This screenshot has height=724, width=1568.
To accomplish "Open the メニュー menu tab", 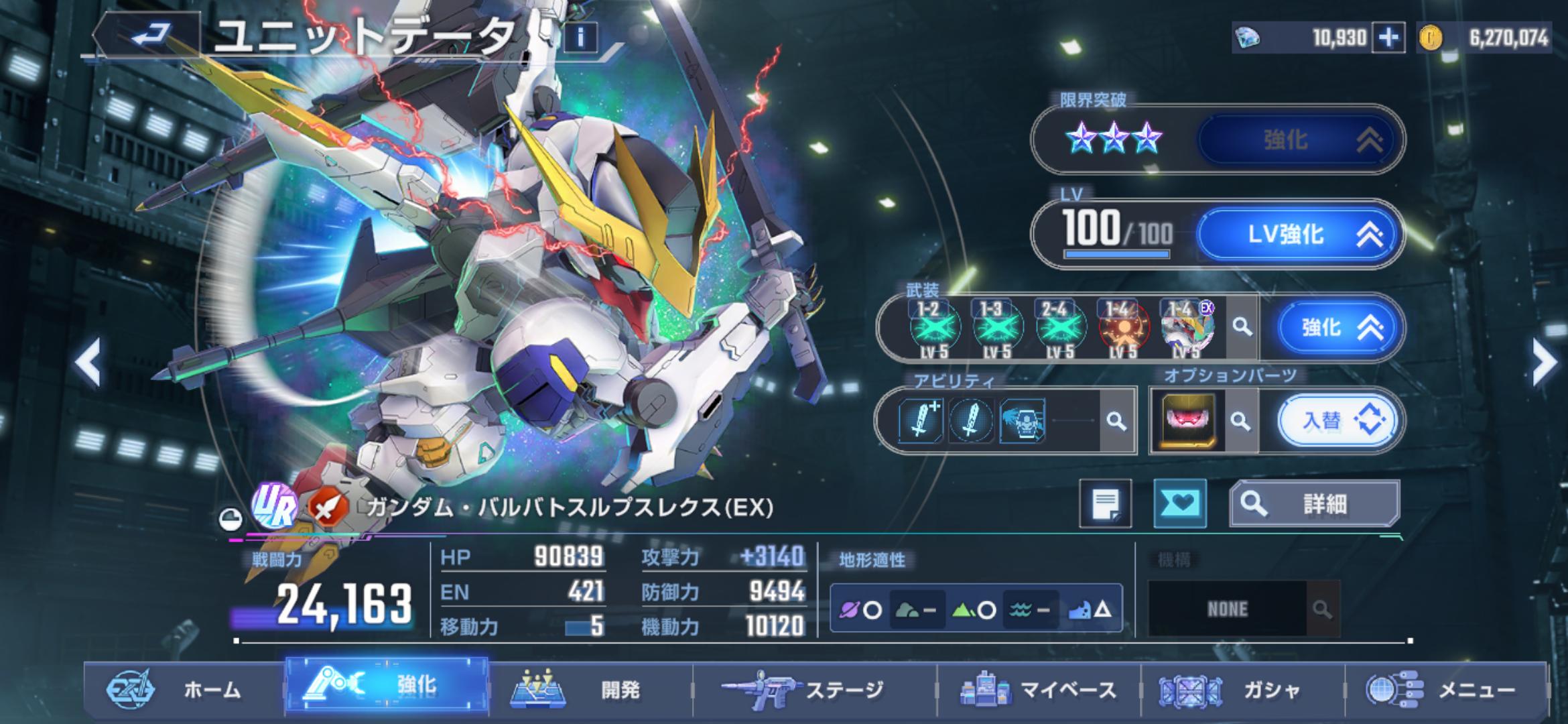I will point(1446,690).
